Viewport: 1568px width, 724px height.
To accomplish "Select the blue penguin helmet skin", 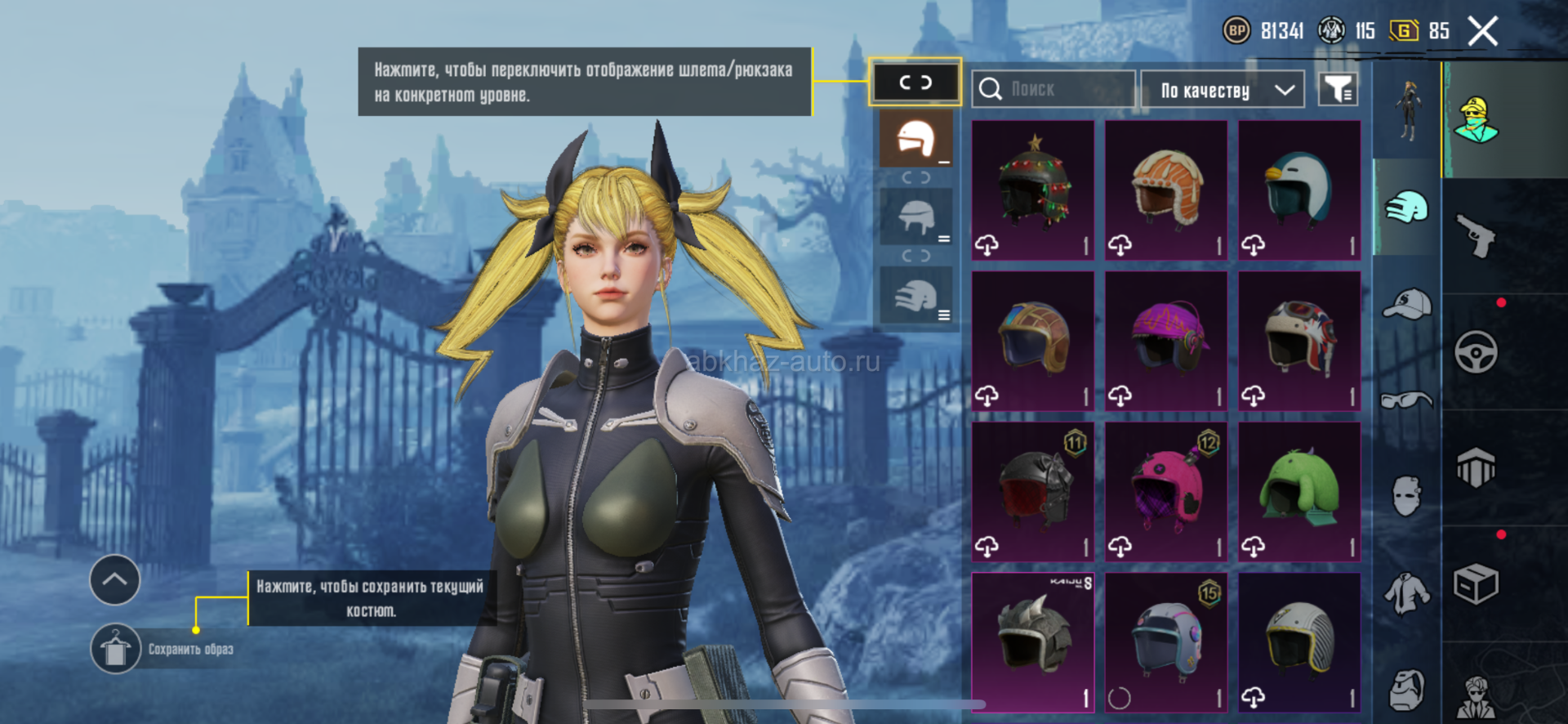I will (x=1299, y=190).
